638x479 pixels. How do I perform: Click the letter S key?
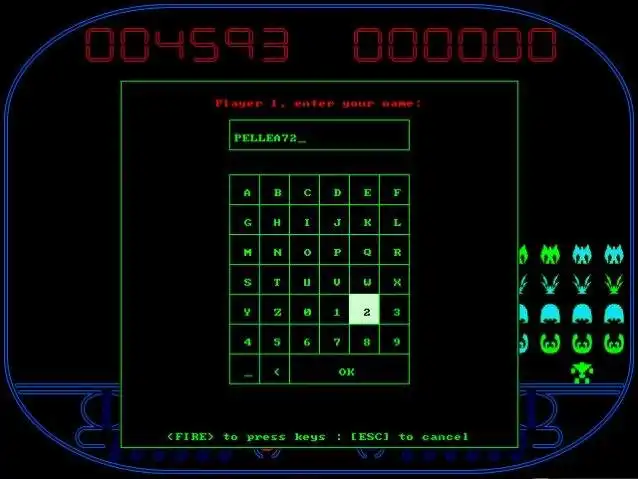245,282
